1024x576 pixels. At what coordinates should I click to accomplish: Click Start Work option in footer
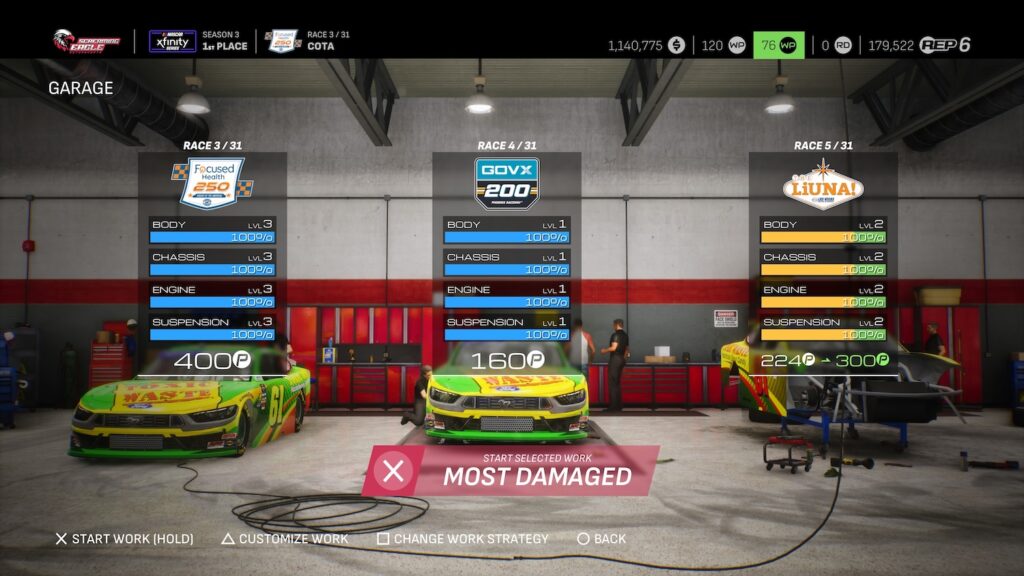coord(124,539)
